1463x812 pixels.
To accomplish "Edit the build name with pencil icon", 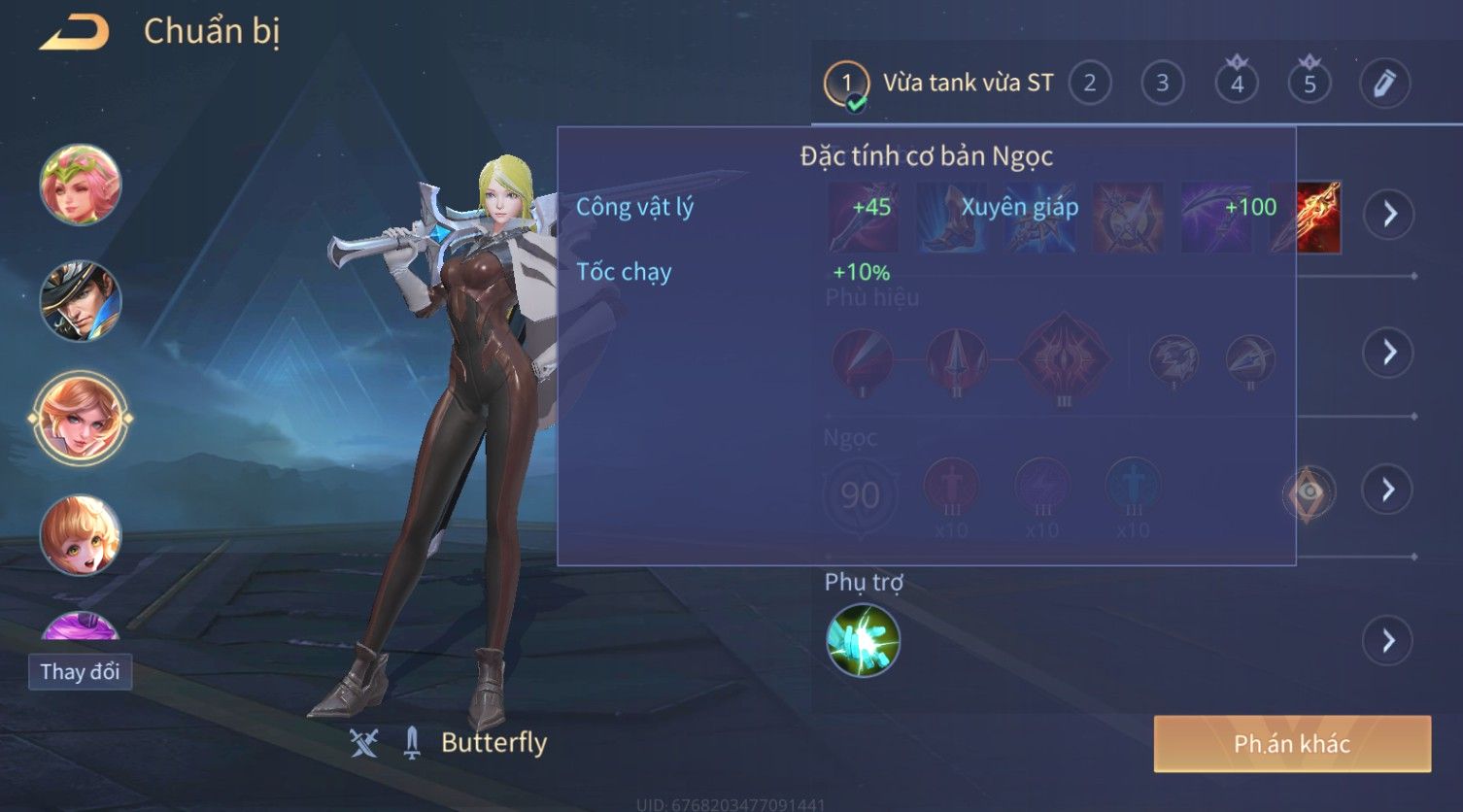I will click(x=1384, y=84).
